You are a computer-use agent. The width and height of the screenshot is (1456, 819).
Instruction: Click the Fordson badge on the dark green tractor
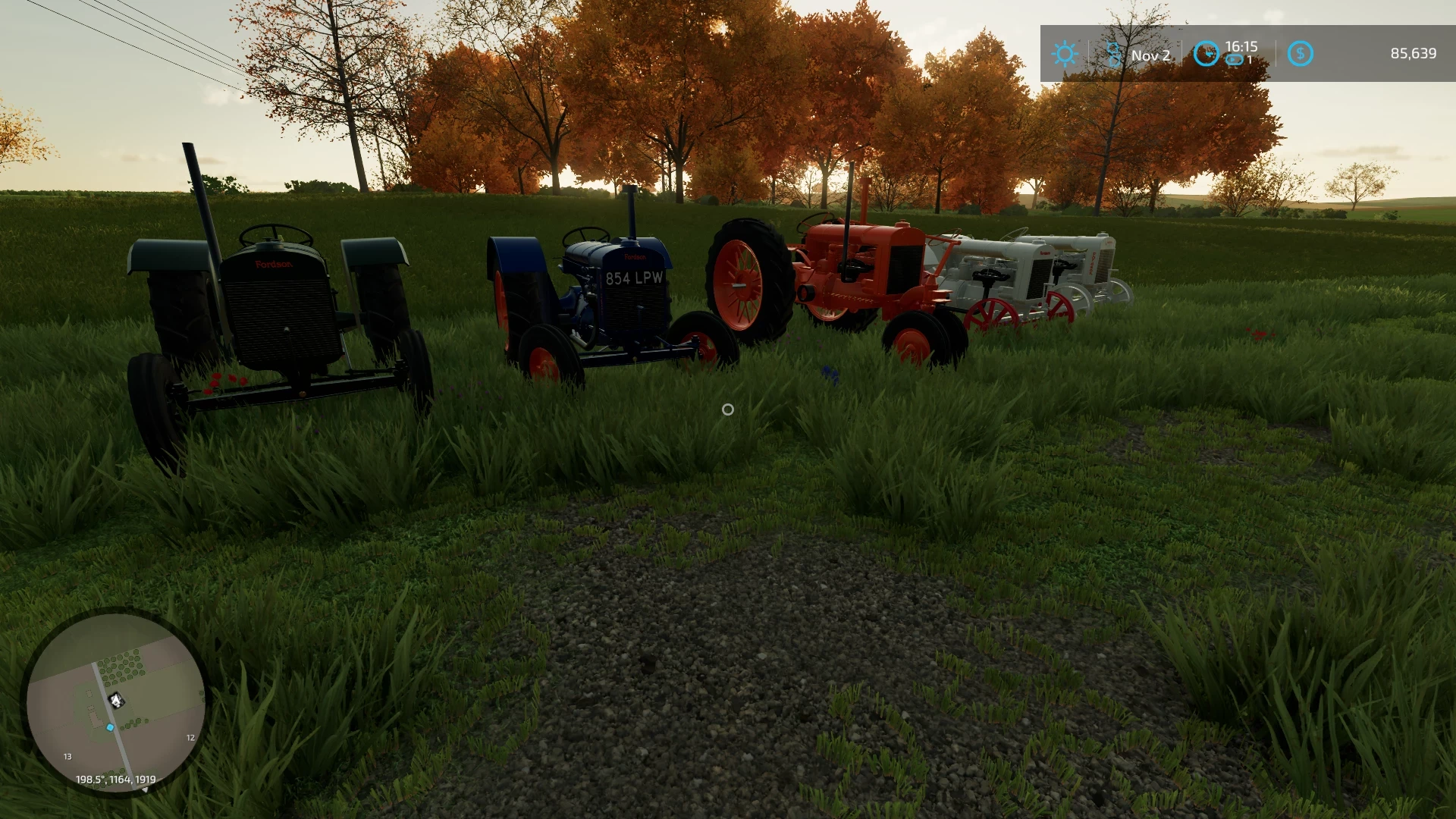(275, 265)
